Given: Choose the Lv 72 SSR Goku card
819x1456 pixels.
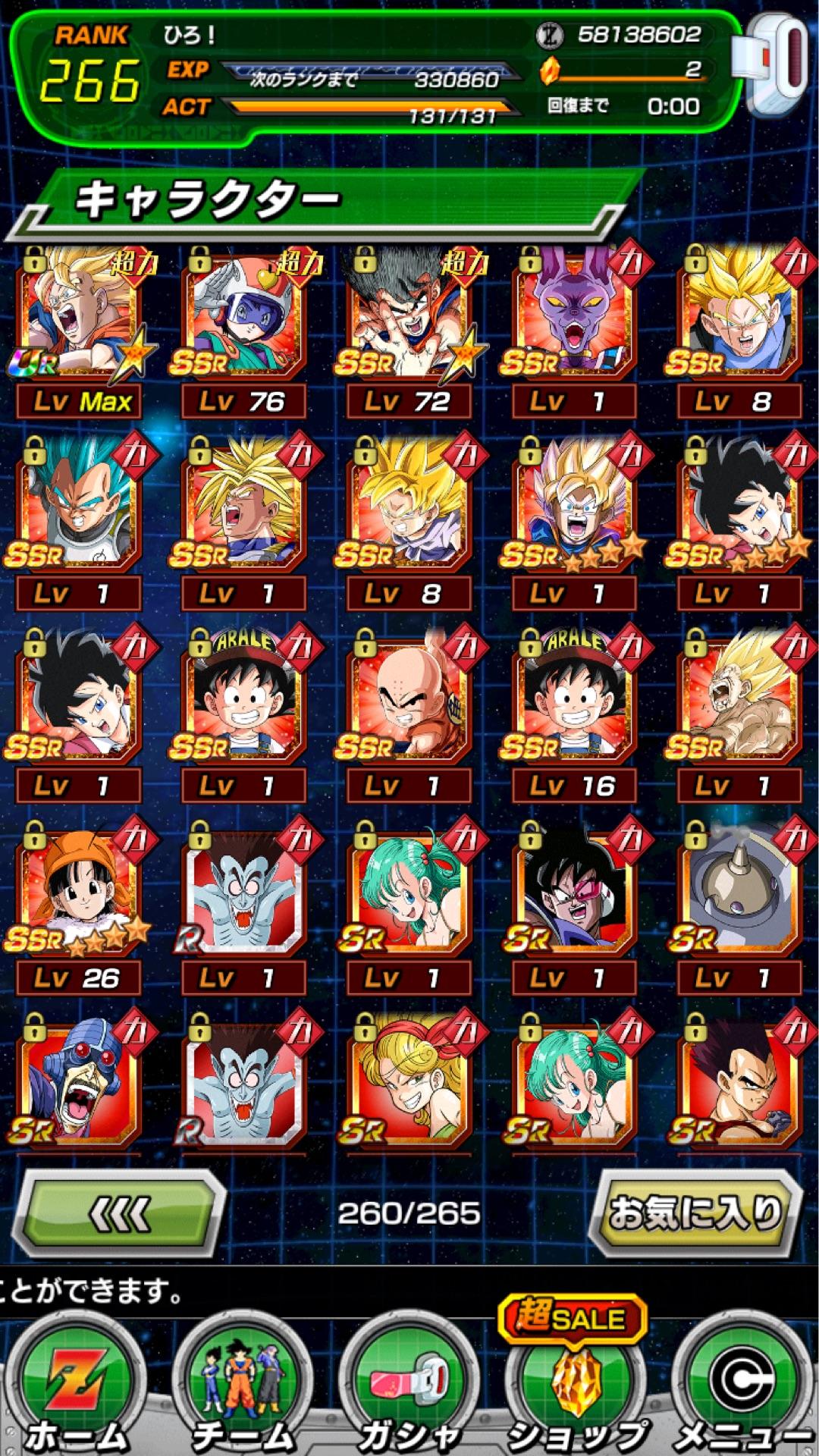Looking at the screenshot, I should [x=409, y=318].
